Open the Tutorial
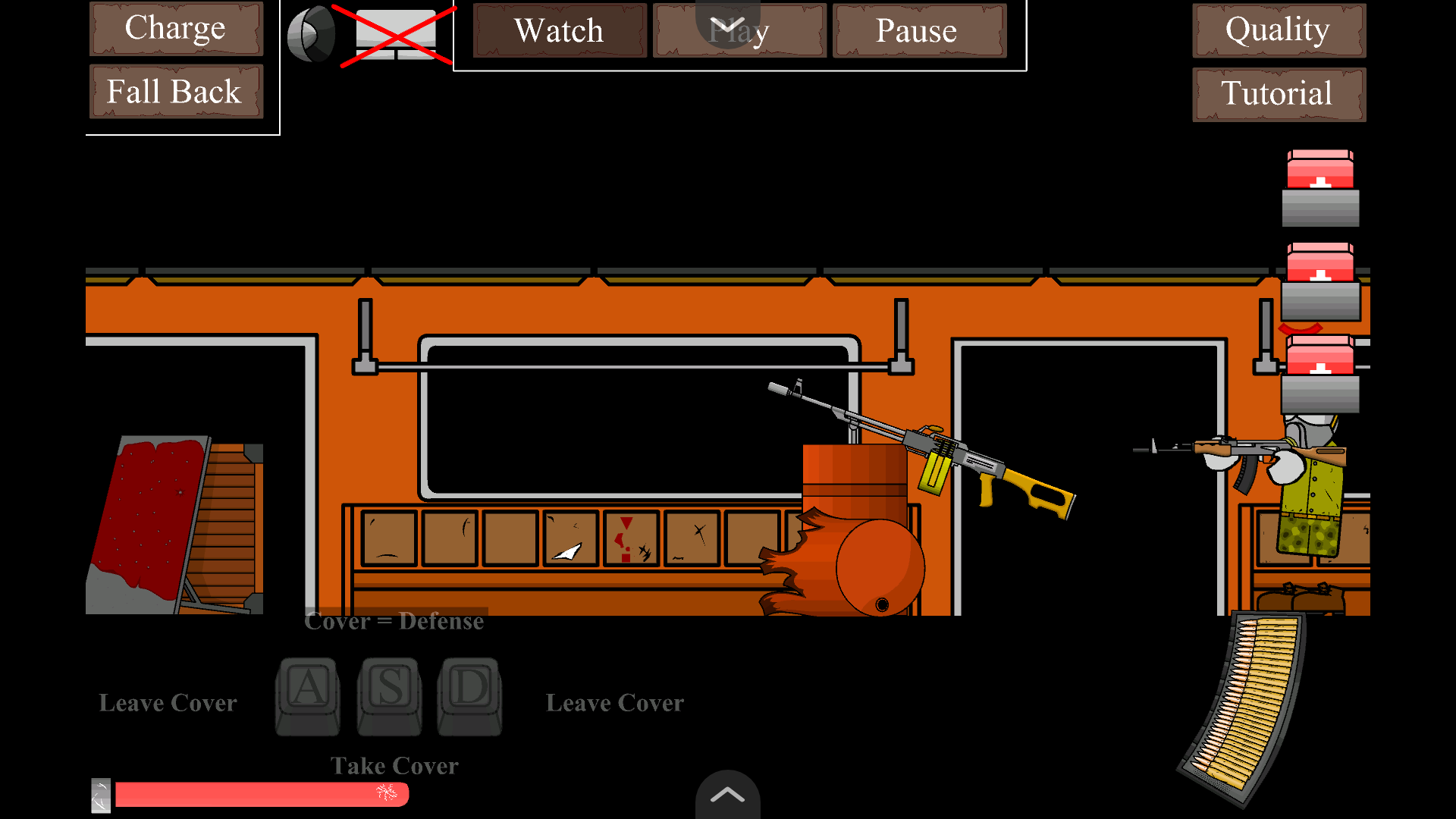The image size is (1456, 819). [x=1278, y=93]
